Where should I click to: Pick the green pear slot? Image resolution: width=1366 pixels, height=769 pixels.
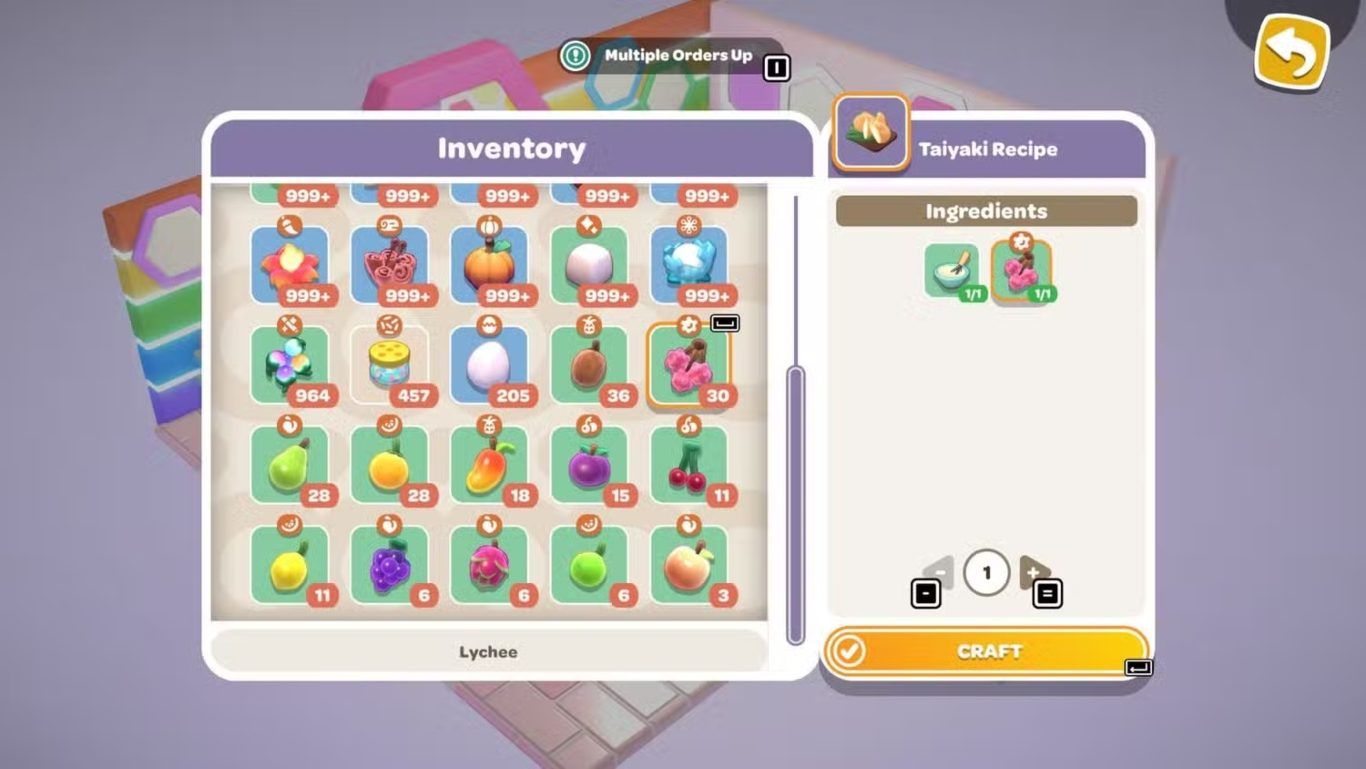289,466
